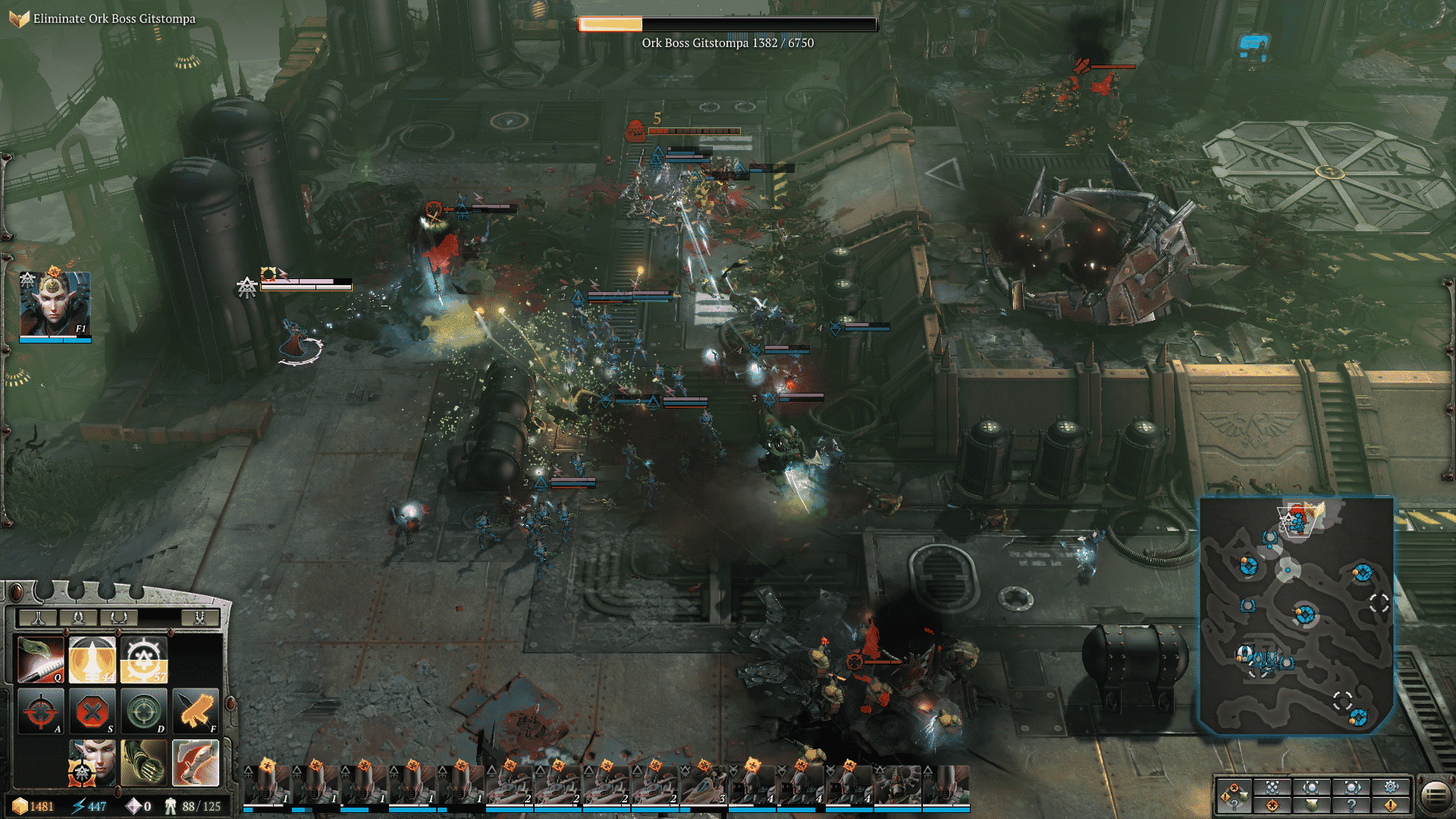Image resolution: width=1456 pixels, height=819 pixels.
Task: Select the red axe doctrine icon
Action: coord(196,762)
